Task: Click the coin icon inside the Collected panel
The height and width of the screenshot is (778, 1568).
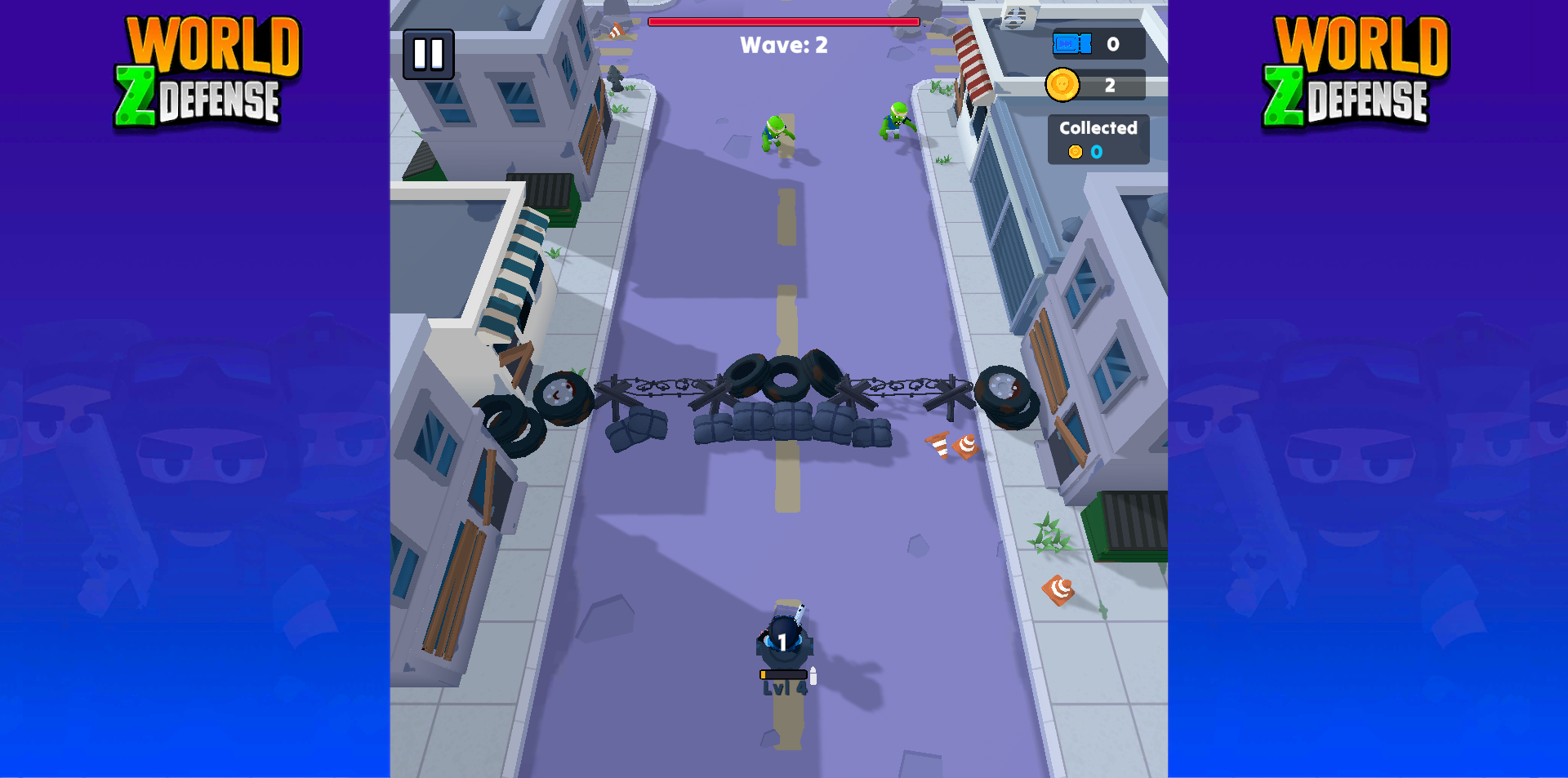Action: pos(1074,151)
